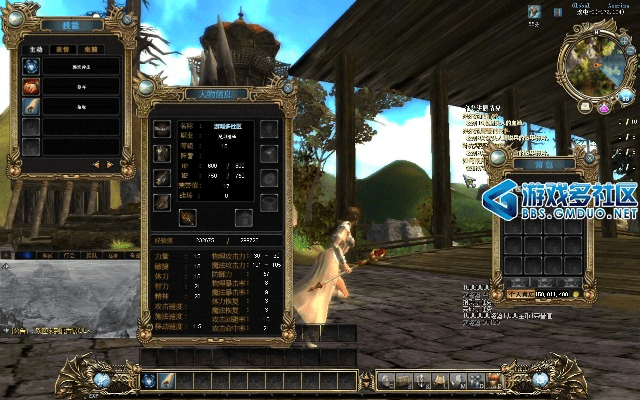Switch to the second skills tab
The width and height of the screenshot is (640, 400).
point(62,46)
